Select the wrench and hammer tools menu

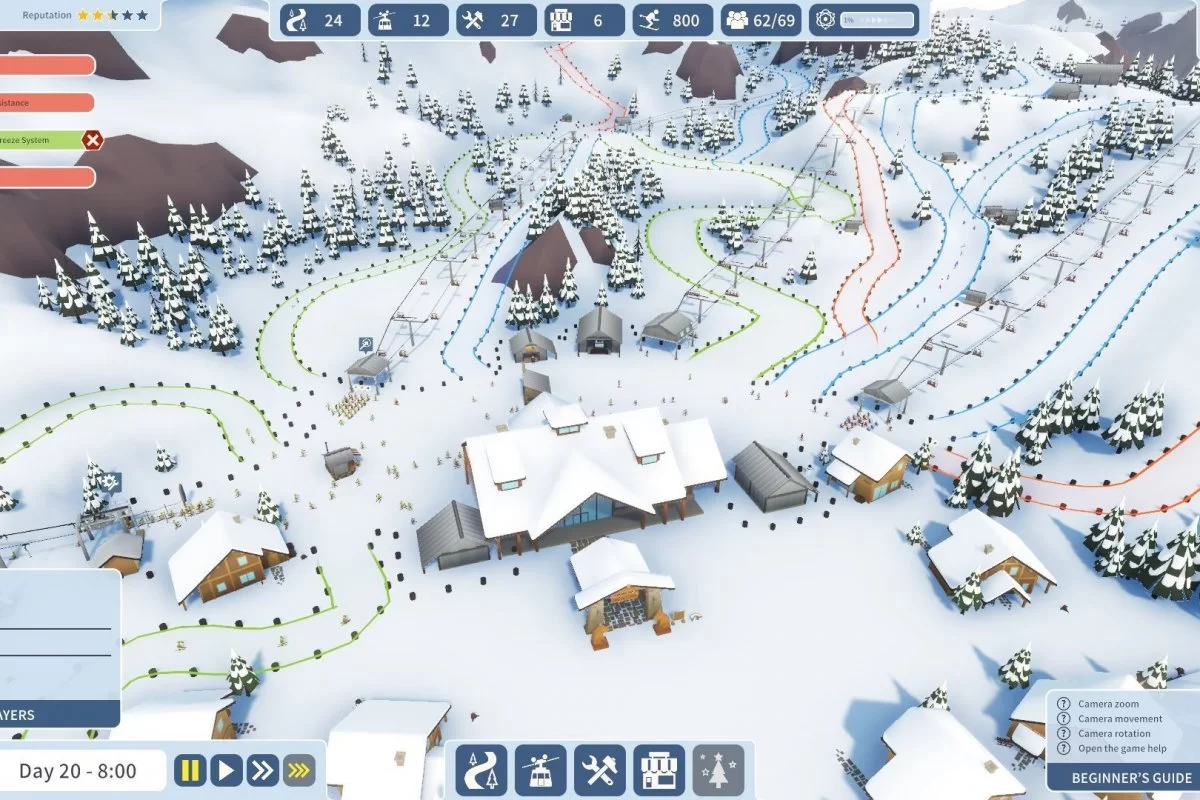(600, 770)
